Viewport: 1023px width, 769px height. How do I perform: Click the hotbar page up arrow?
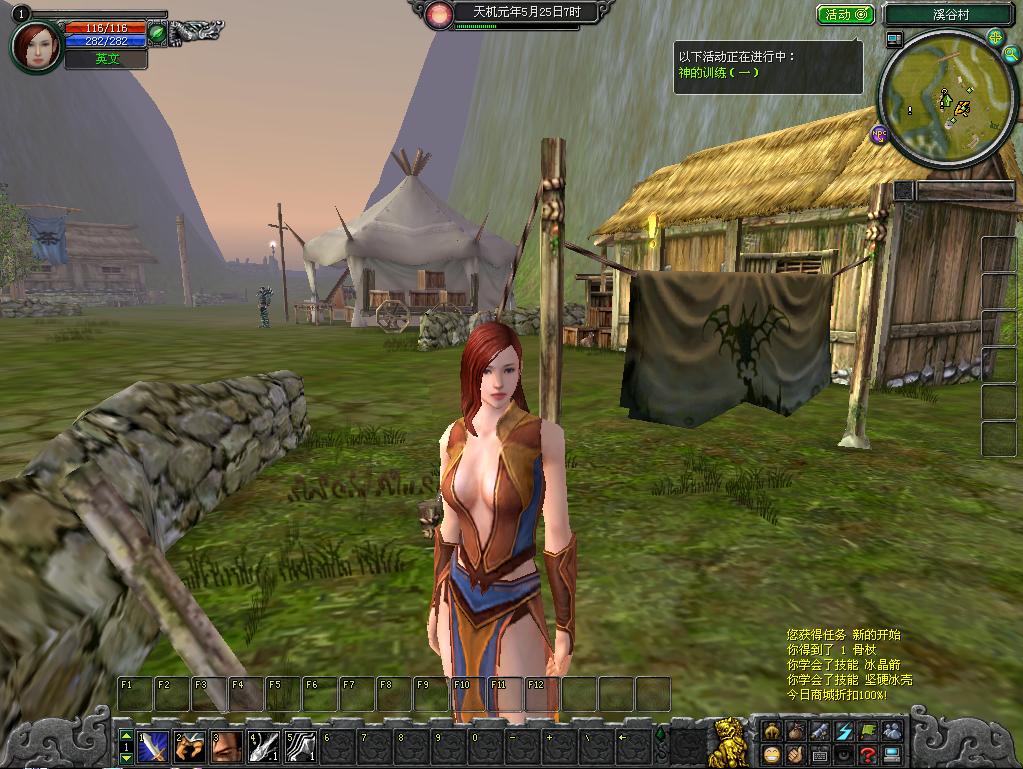tap(126, 735)
